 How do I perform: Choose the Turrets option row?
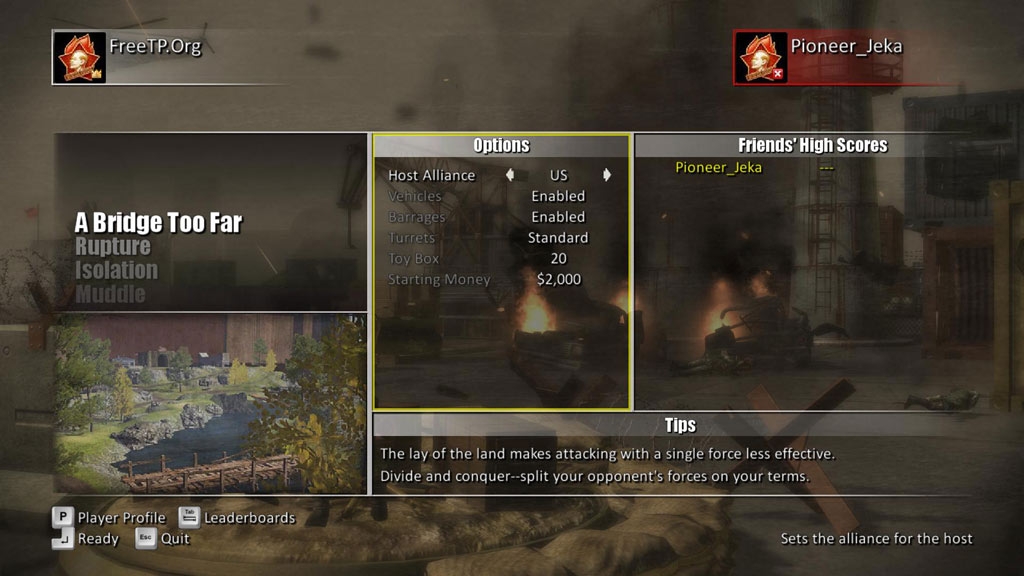500,238
